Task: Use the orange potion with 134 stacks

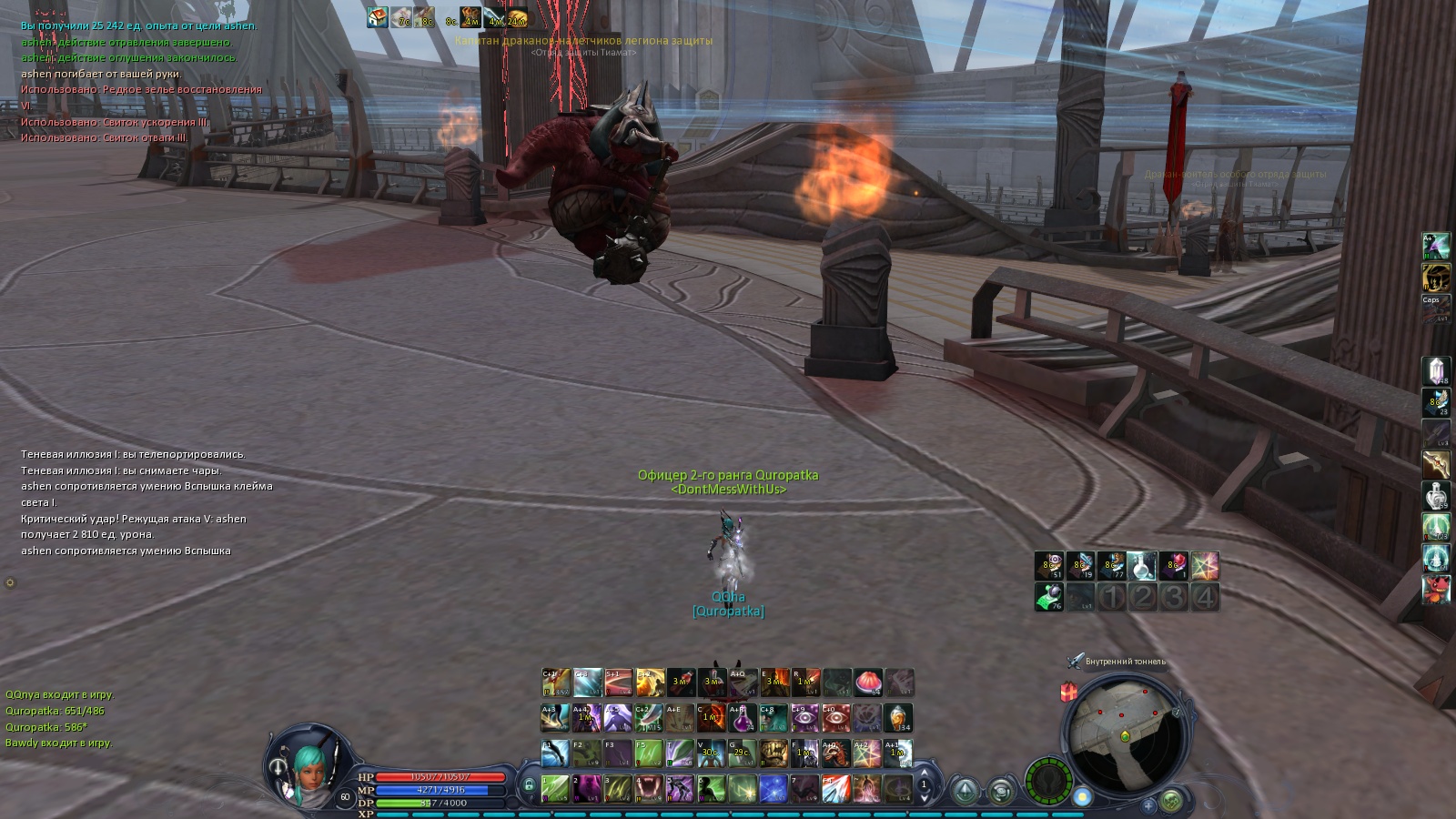Action: pos(898,718)
